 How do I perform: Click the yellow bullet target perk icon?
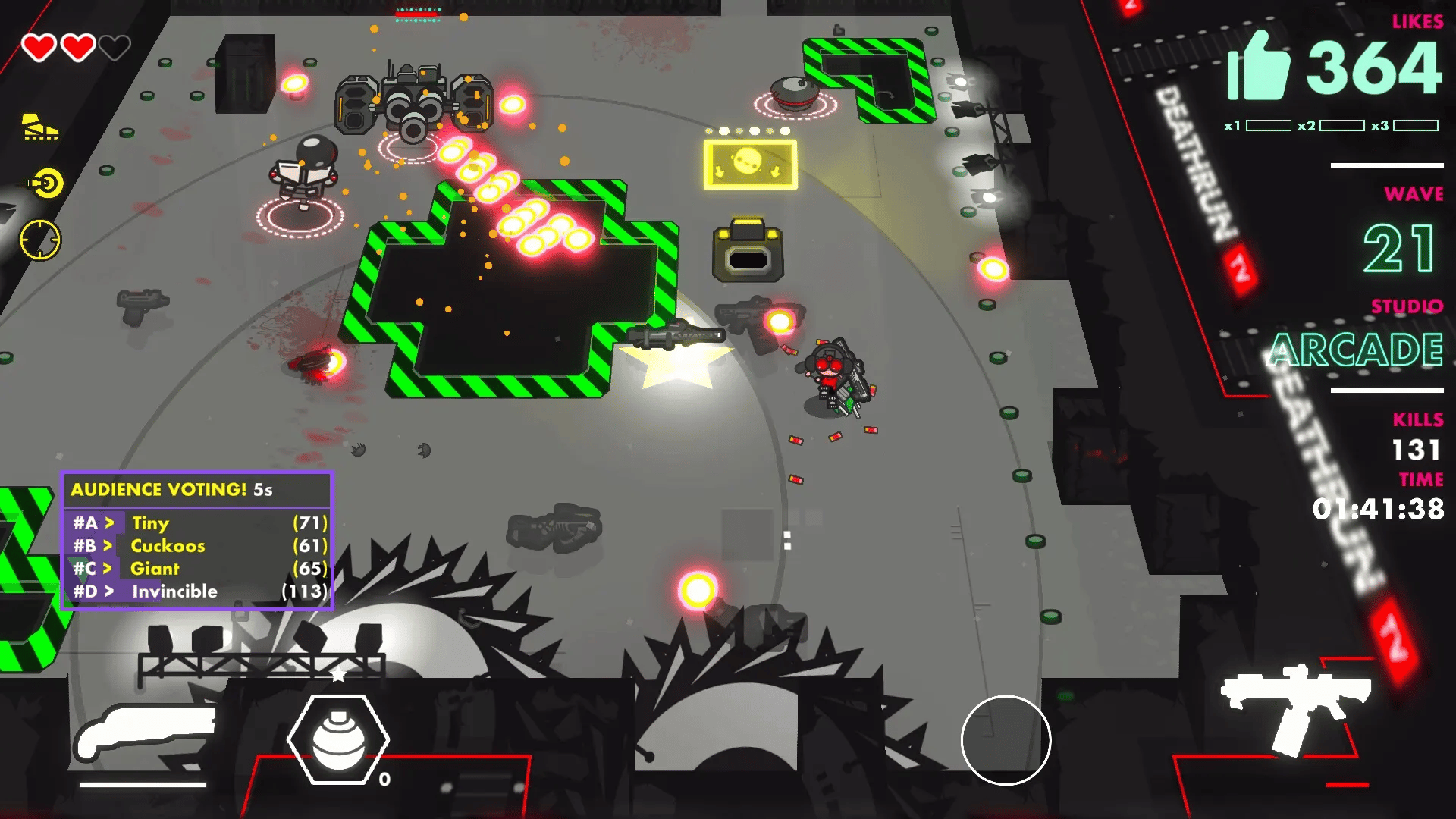point(46,184)
